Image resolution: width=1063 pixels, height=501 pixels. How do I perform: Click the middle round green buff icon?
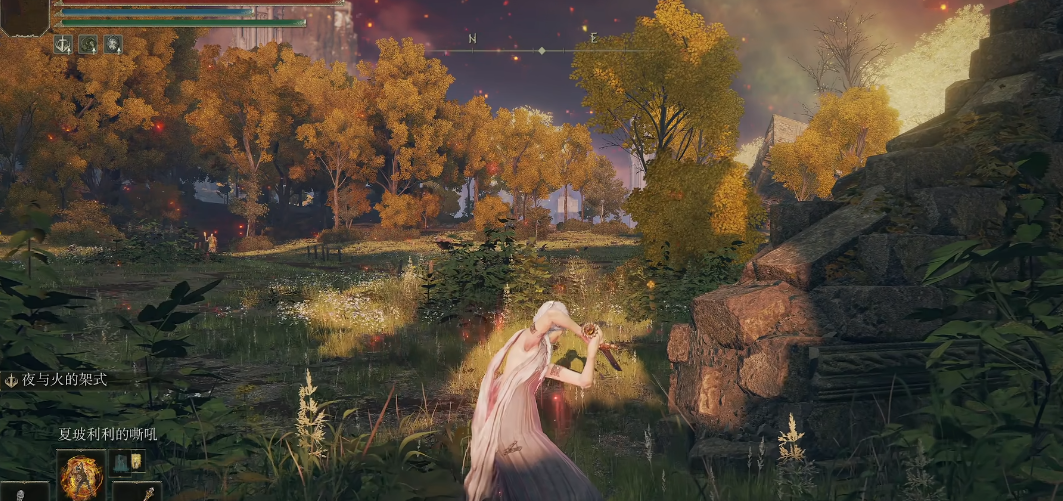88,44
